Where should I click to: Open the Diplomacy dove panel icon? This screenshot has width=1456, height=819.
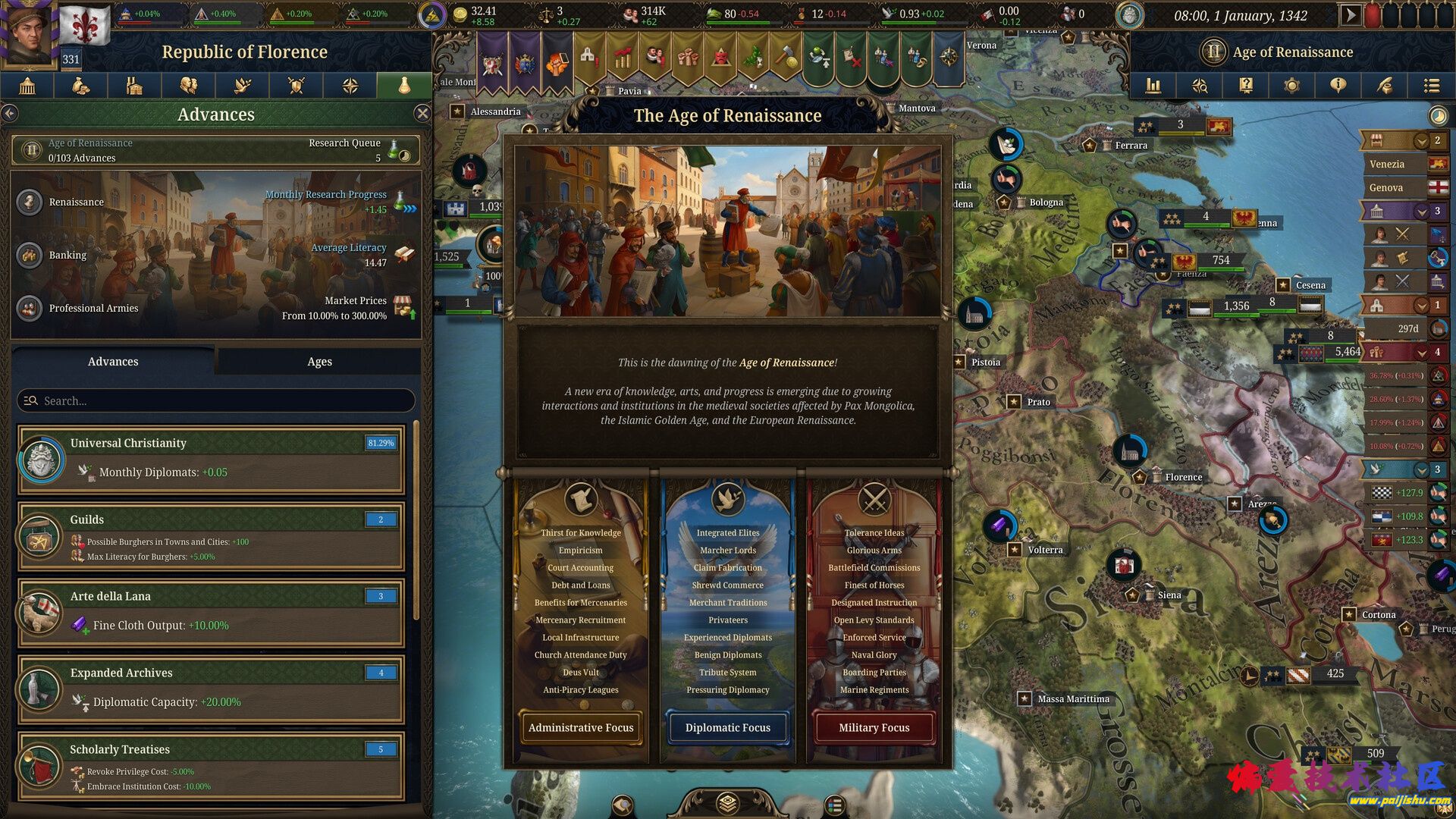pos(243,86)
